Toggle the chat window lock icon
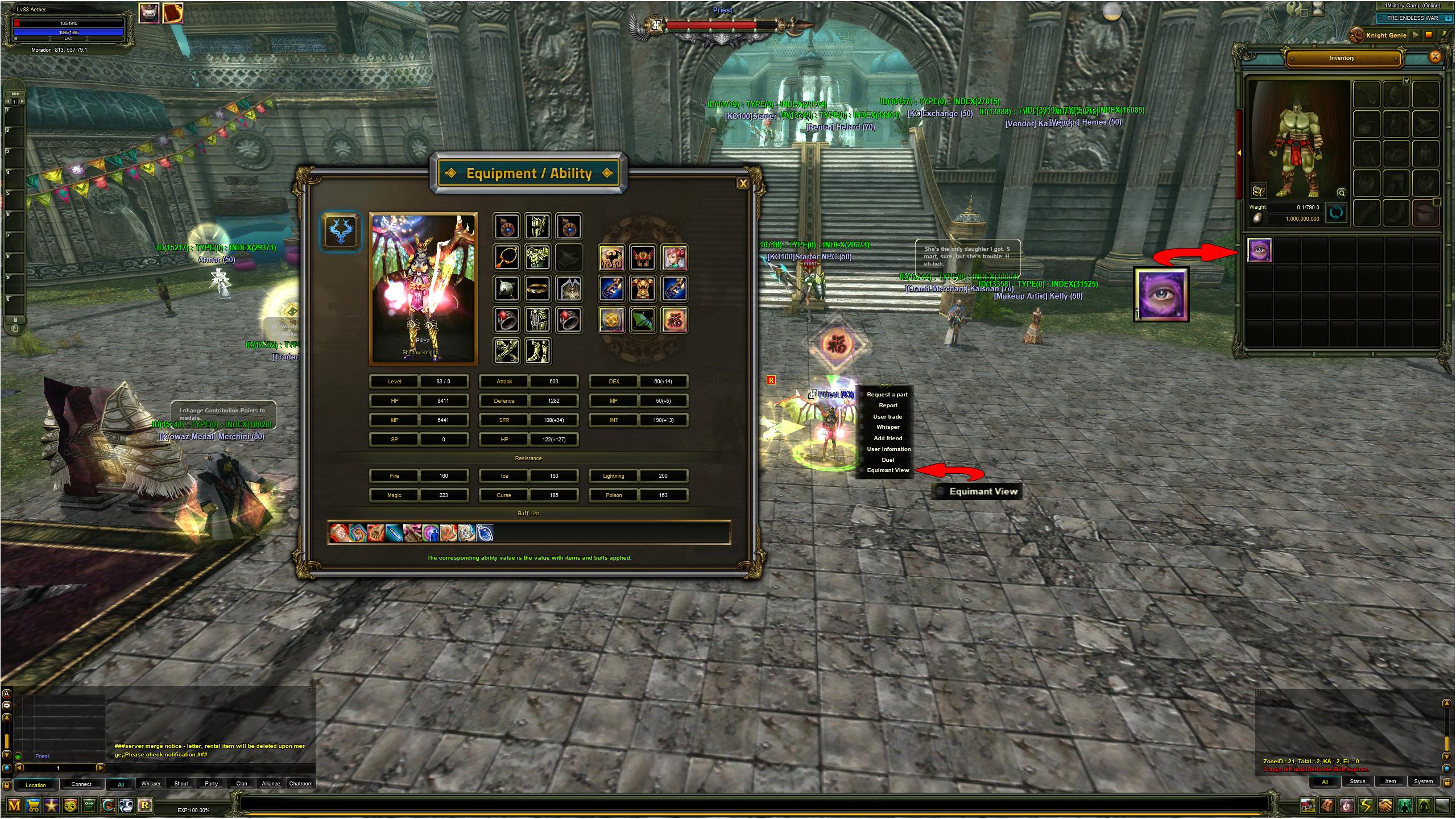 pos(6,785)
